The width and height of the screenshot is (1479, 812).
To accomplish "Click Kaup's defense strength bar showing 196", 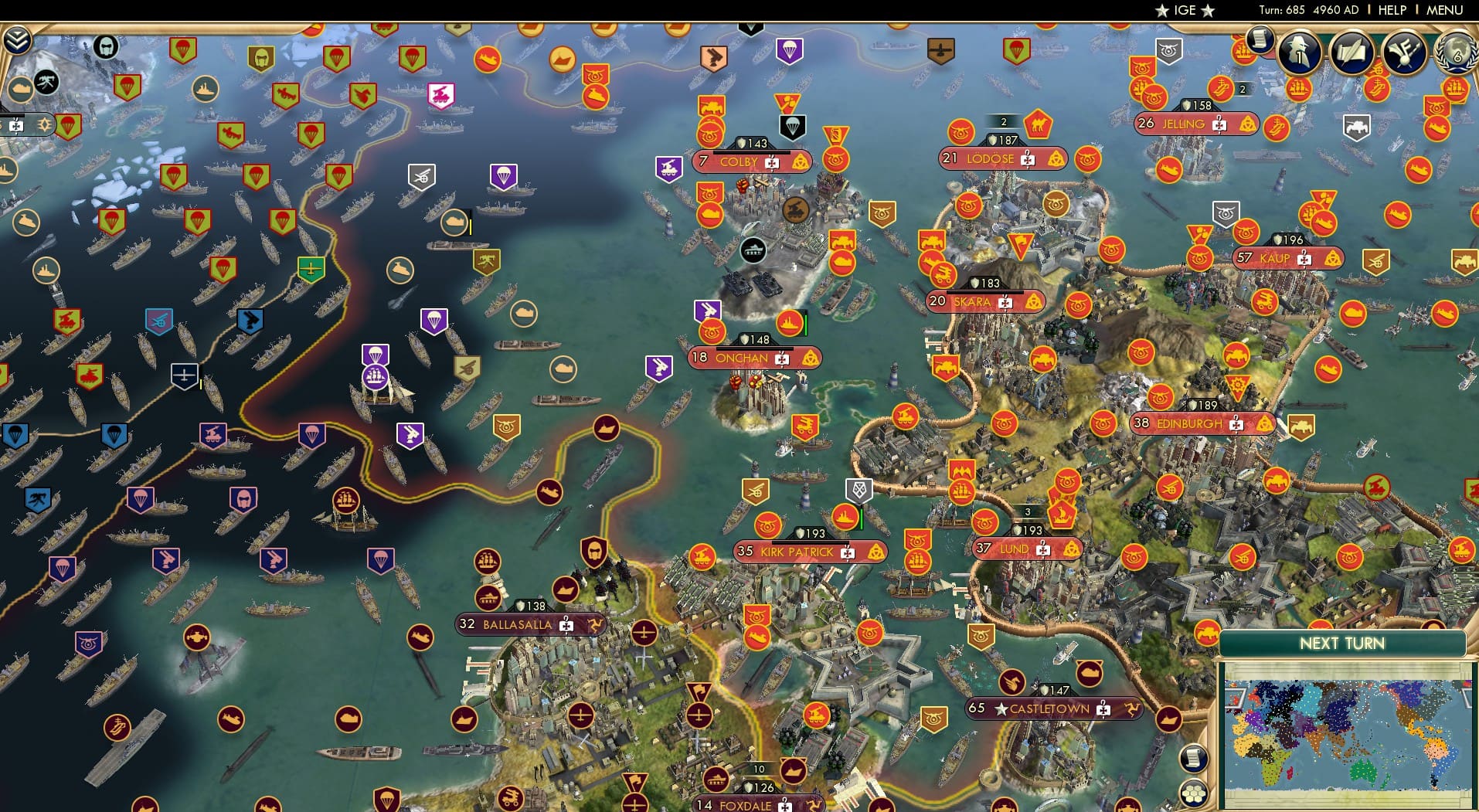I will [x=1289, y=240].
